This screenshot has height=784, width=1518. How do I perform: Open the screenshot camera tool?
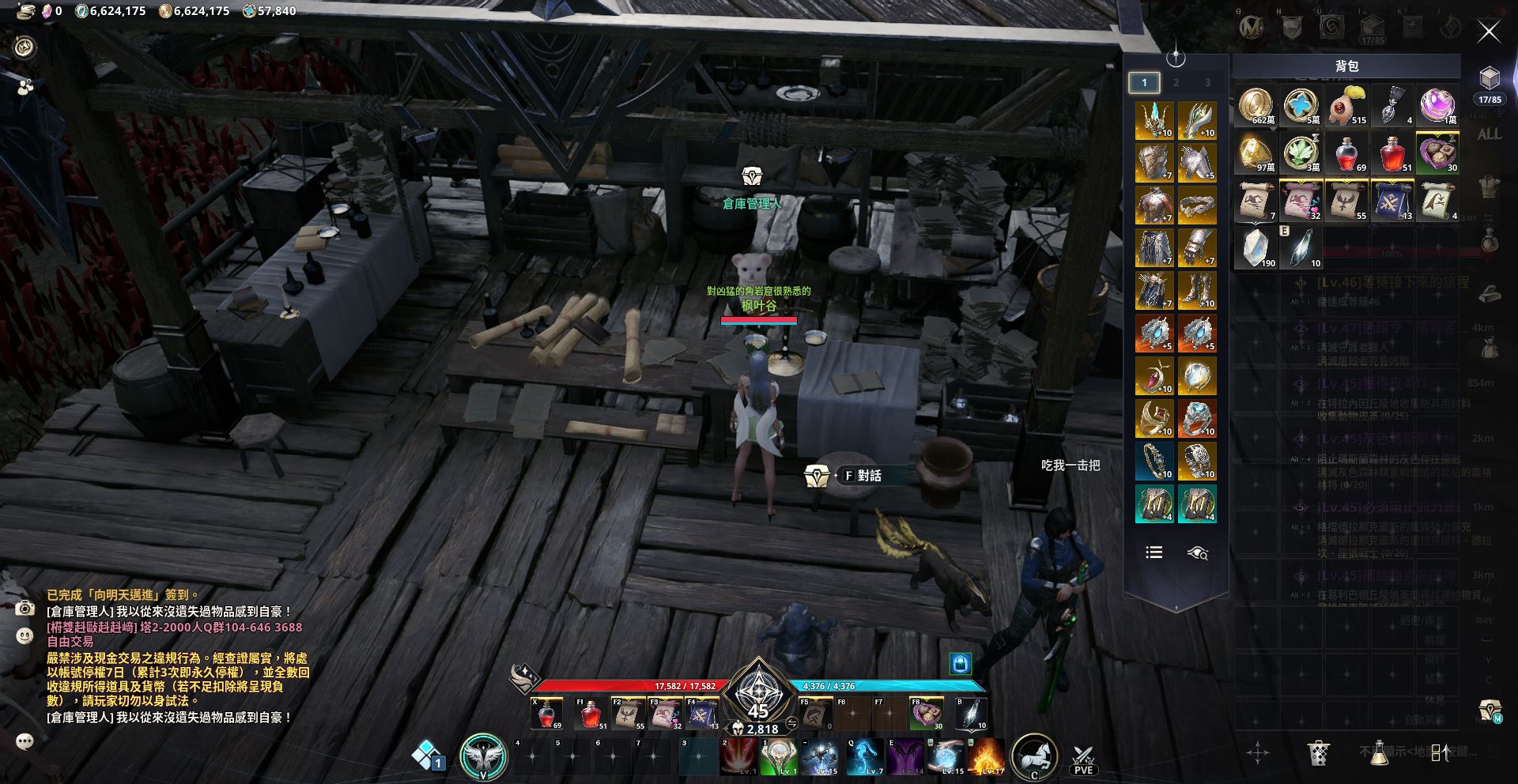click(x=25, y=608)
